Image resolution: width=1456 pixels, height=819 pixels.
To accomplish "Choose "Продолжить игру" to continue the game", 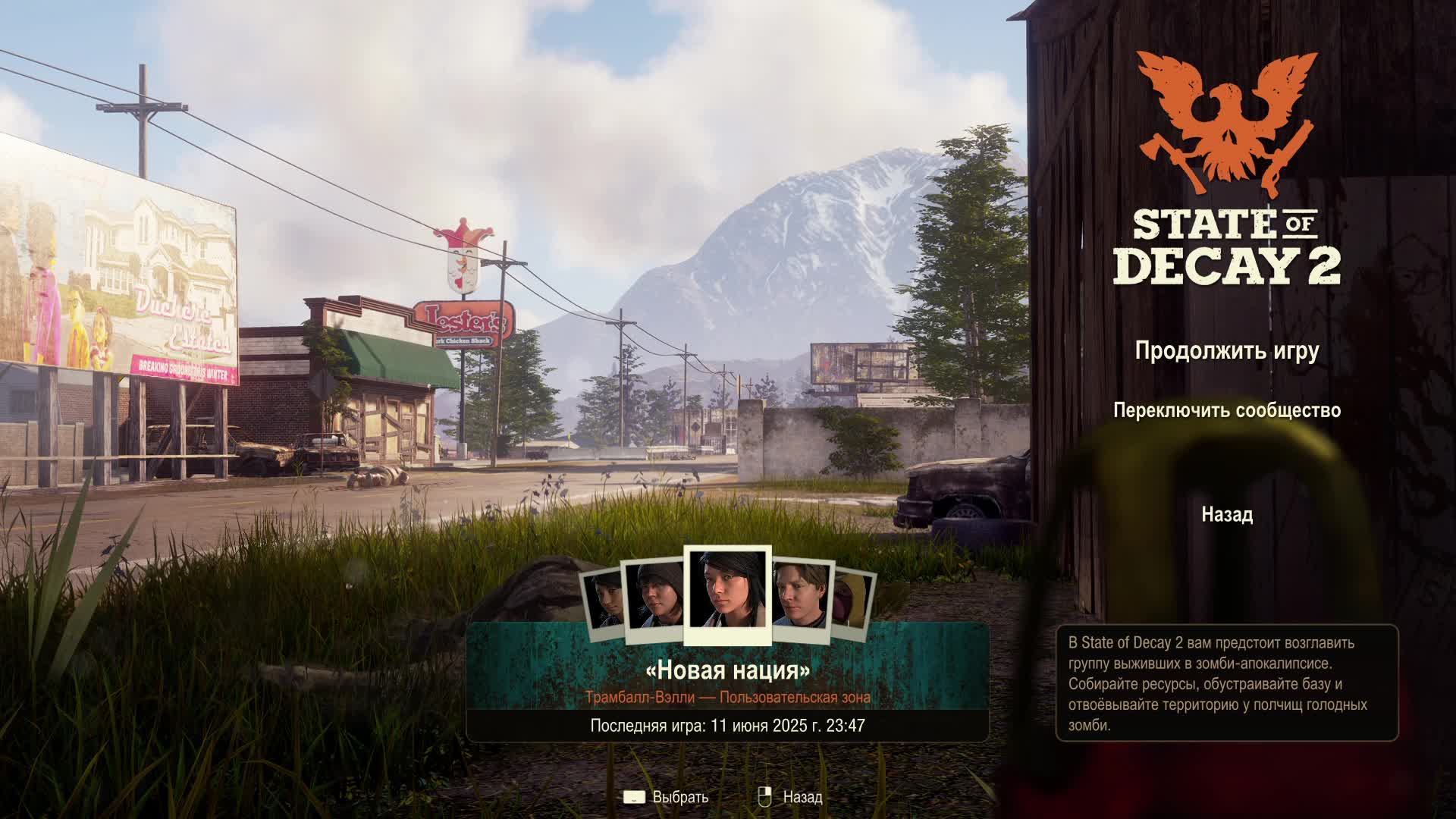I will [1226, 351].
